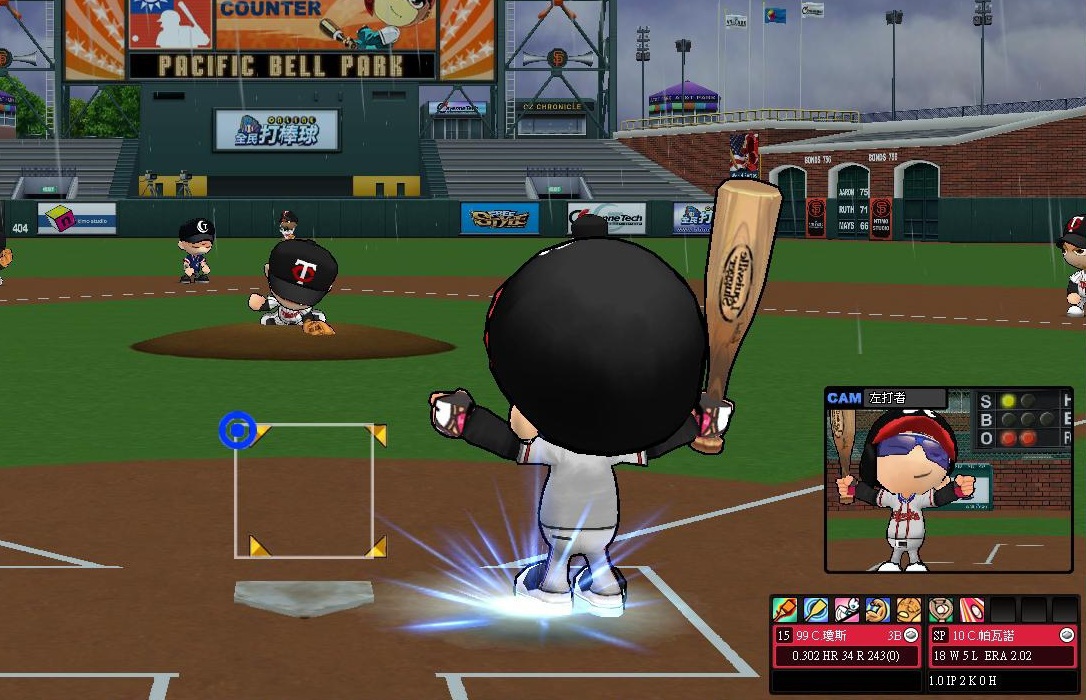Select the yellow bat on blue skill
The width and height of the screenshot is (1086, 700).
pos(816,609)
